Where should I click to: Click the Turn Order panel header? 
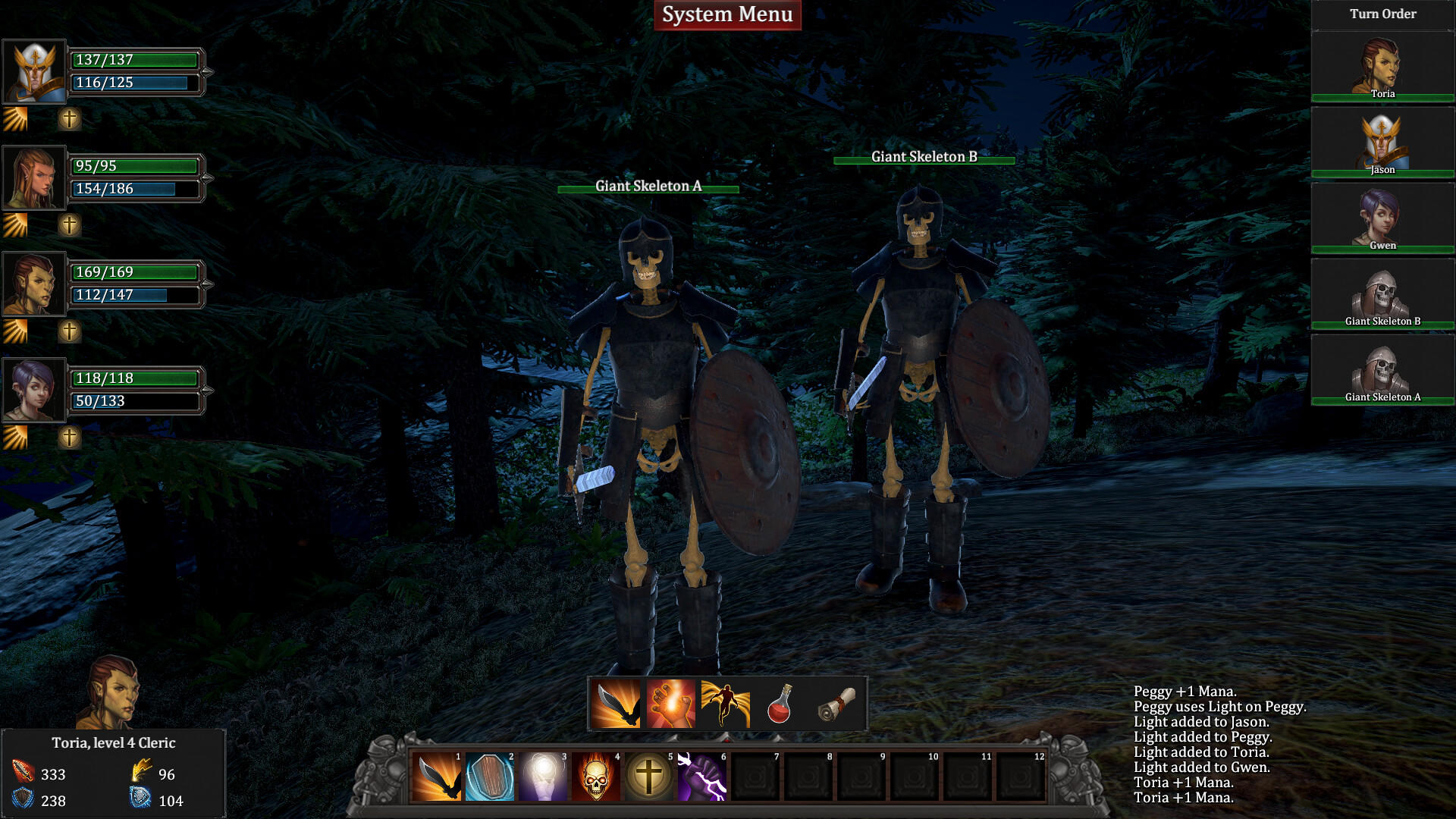click(x=1382, y=14)
